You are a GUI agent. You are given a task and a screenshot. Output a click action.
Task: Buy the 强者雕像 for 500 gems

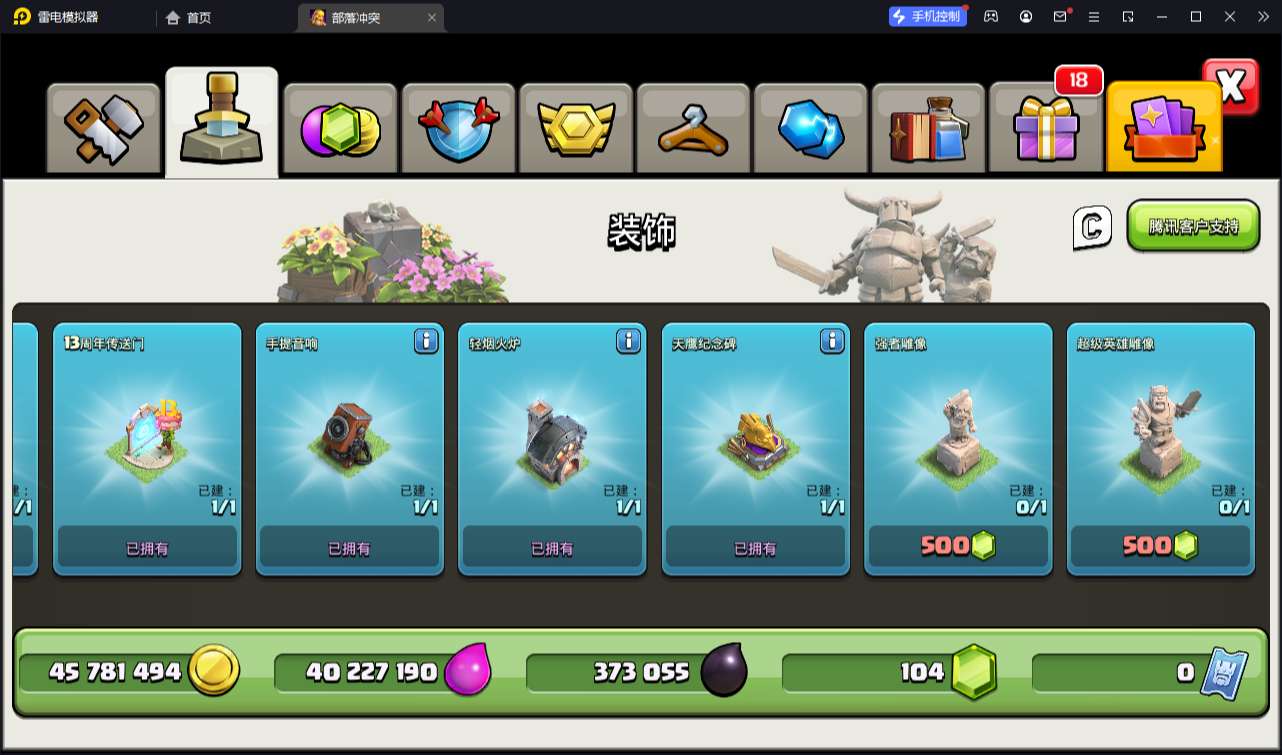[958, 546]
